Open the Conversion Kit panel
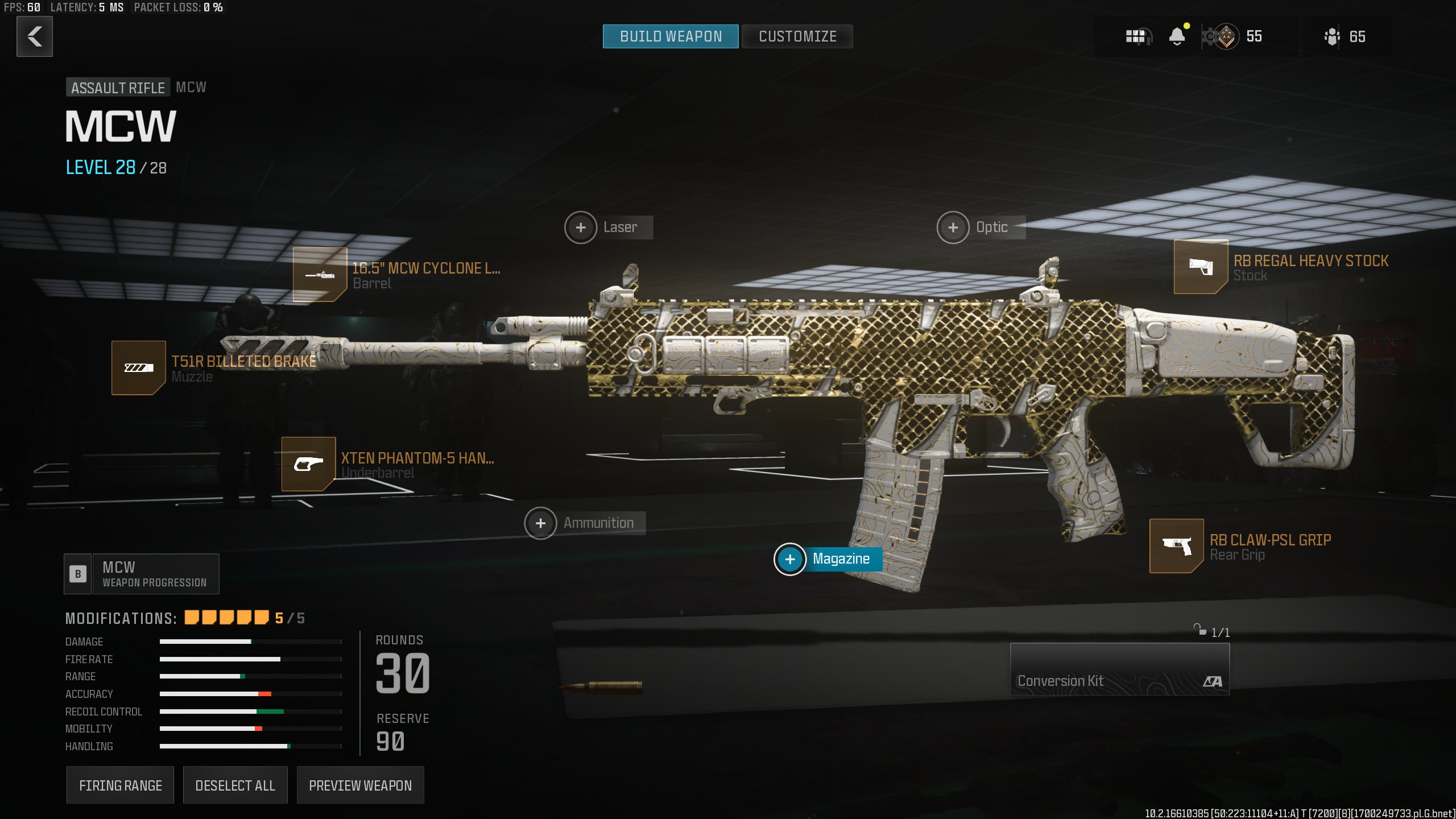The height and width of the screenshot is (819, 1456). tap(1119, 669)
